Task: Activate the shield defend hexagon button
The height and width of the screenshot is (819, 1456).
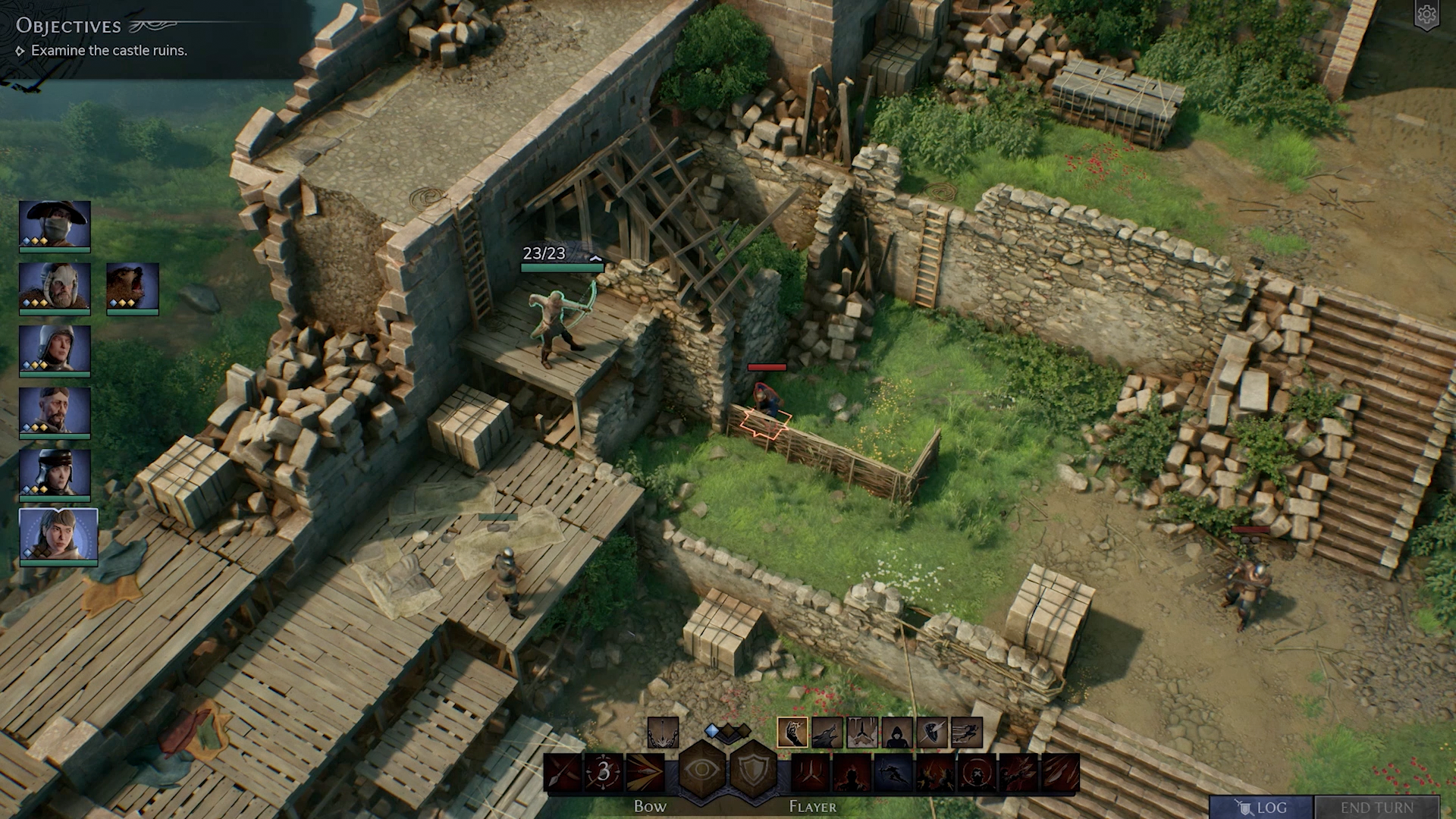Action: [x=753, y=770]
